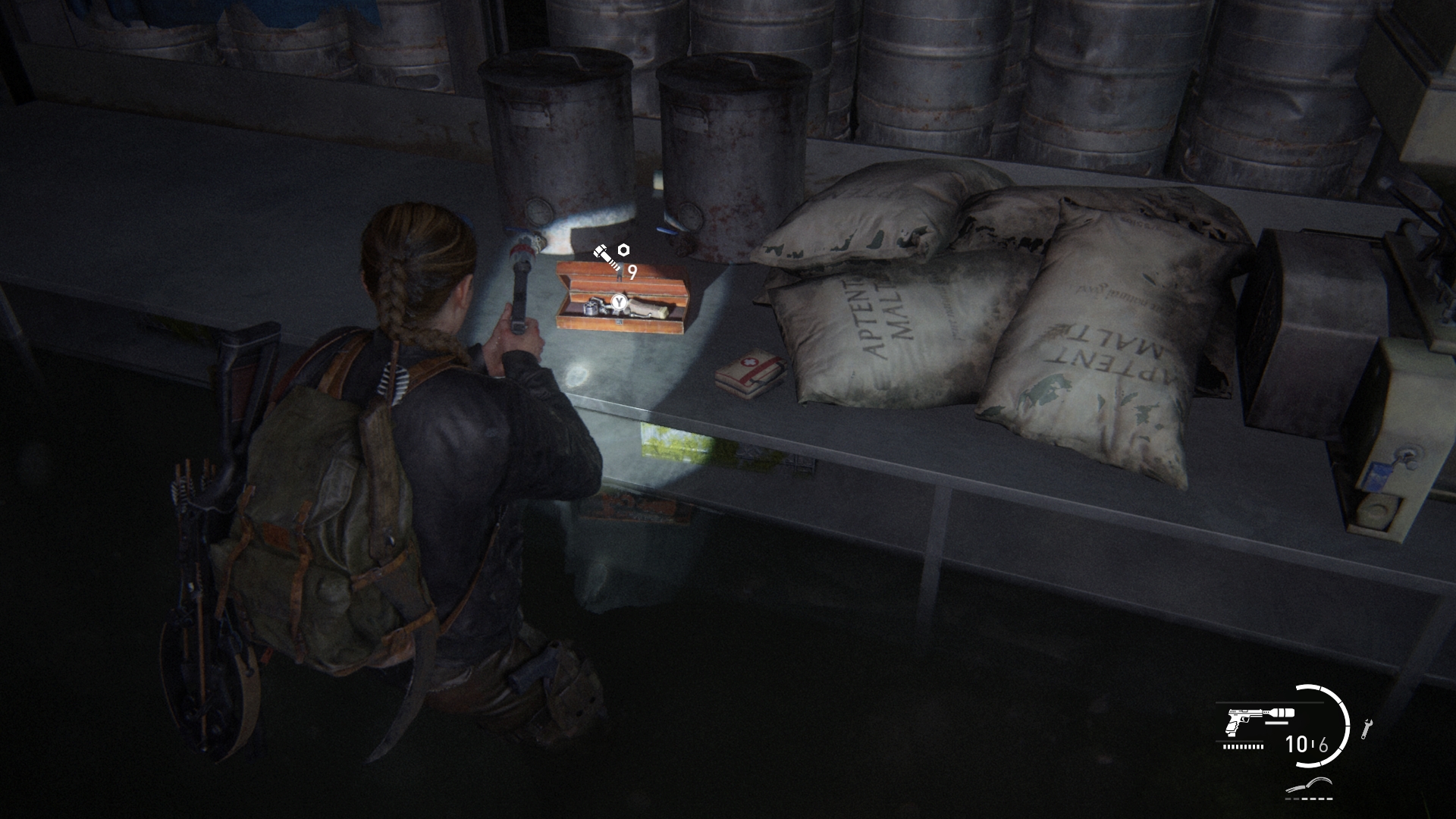
Task: Click the wrench upgrade icon
Action: click(x=1367, y=729)
